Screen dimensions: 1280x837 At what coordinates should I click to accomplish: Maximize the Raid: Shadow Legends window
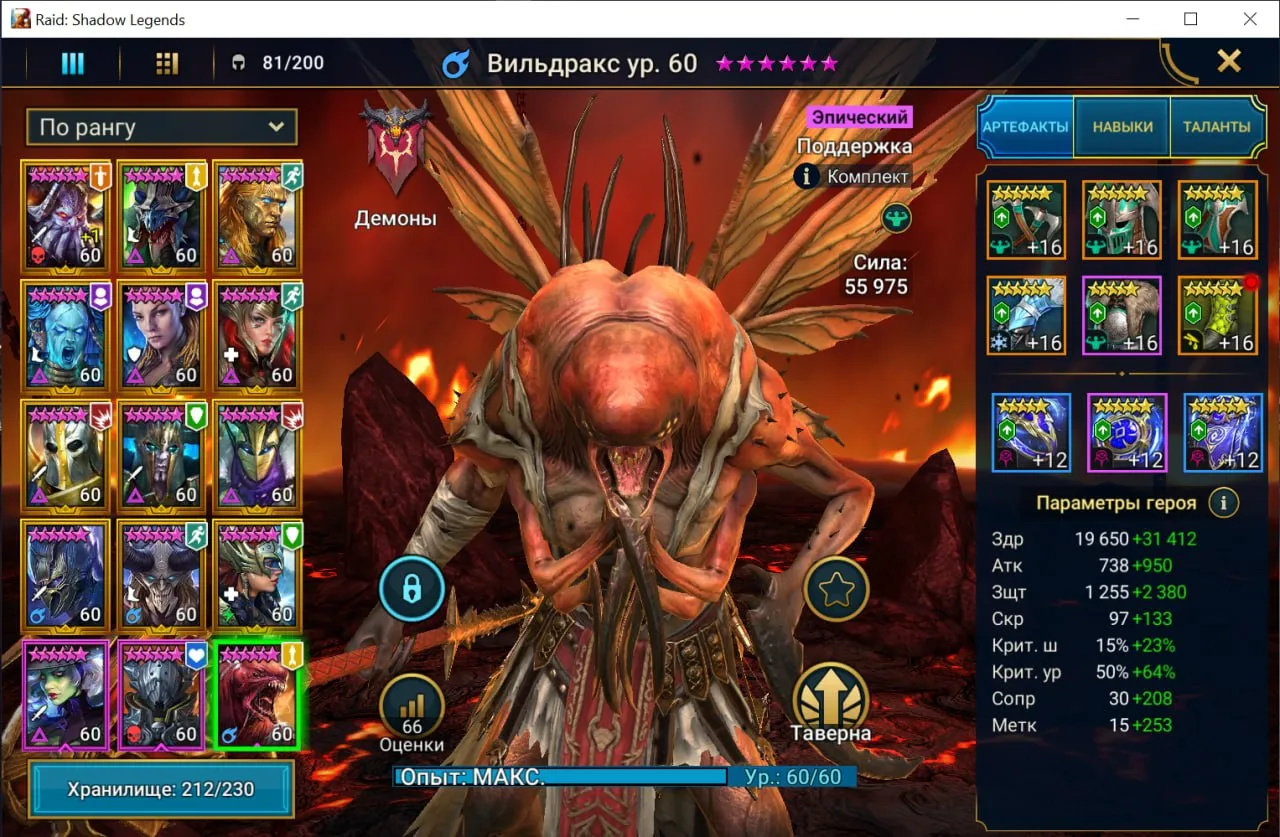[x=1190, y=19]
